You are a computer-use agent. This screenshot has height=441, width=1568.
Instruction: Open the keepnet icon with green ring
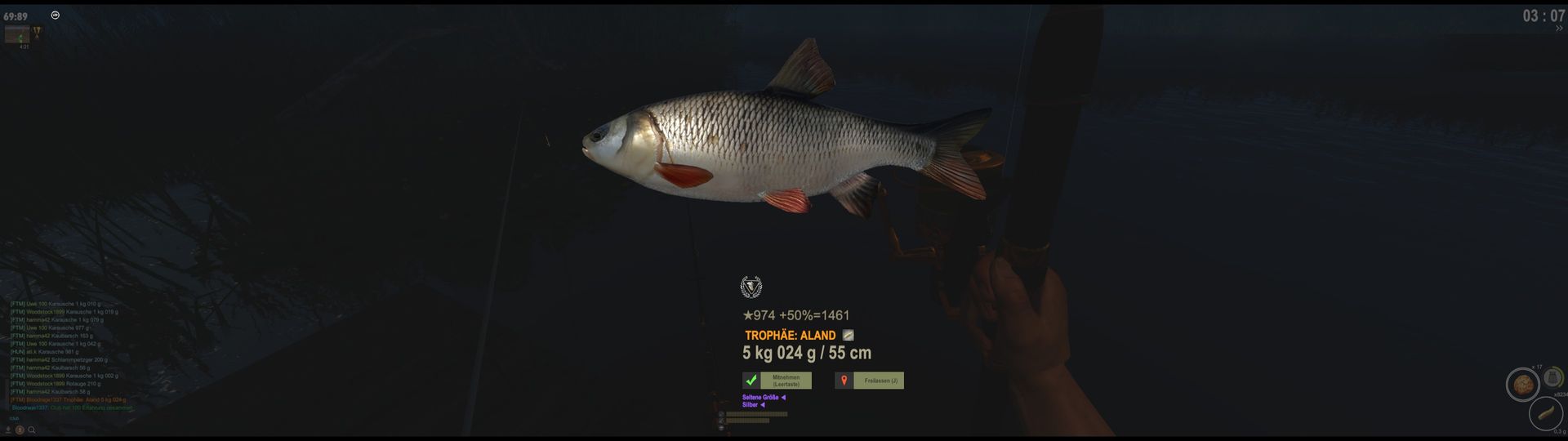1553,376
